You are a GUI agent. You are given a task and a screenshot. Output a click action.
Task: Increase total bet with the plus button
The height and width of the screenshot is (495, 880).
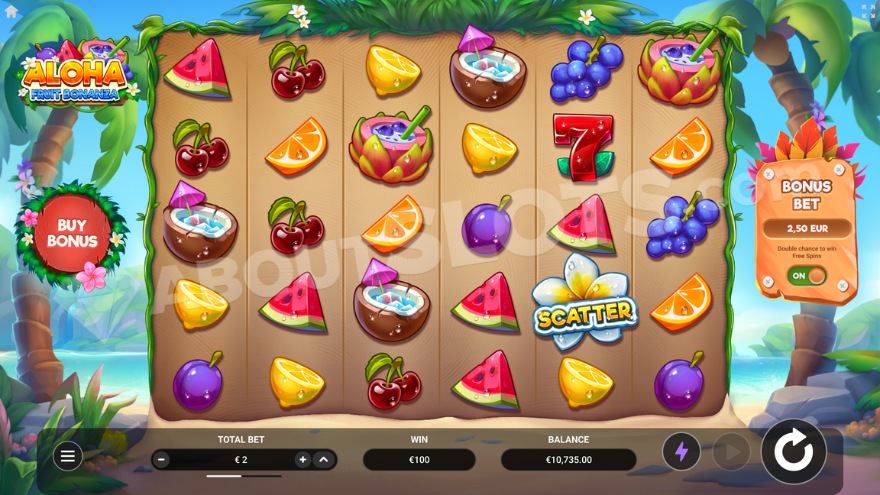point(302,460)
